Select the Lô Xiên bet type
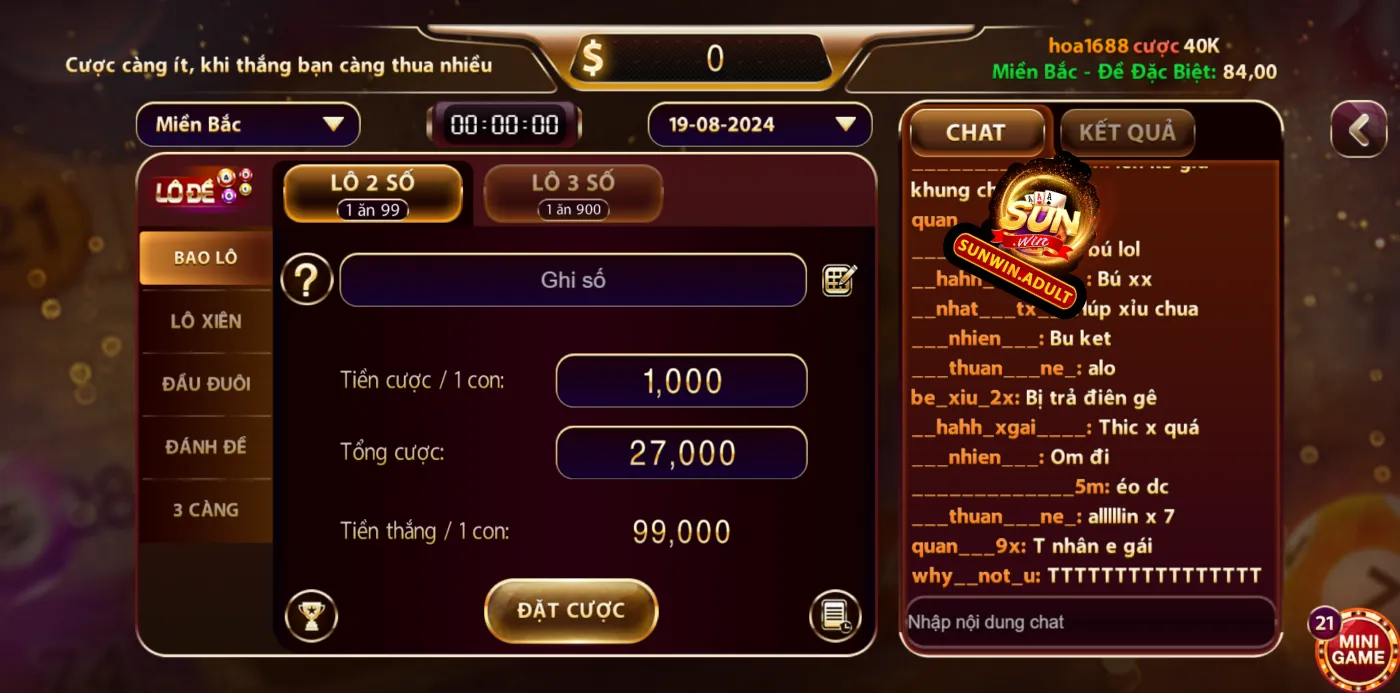 (205, 321)
